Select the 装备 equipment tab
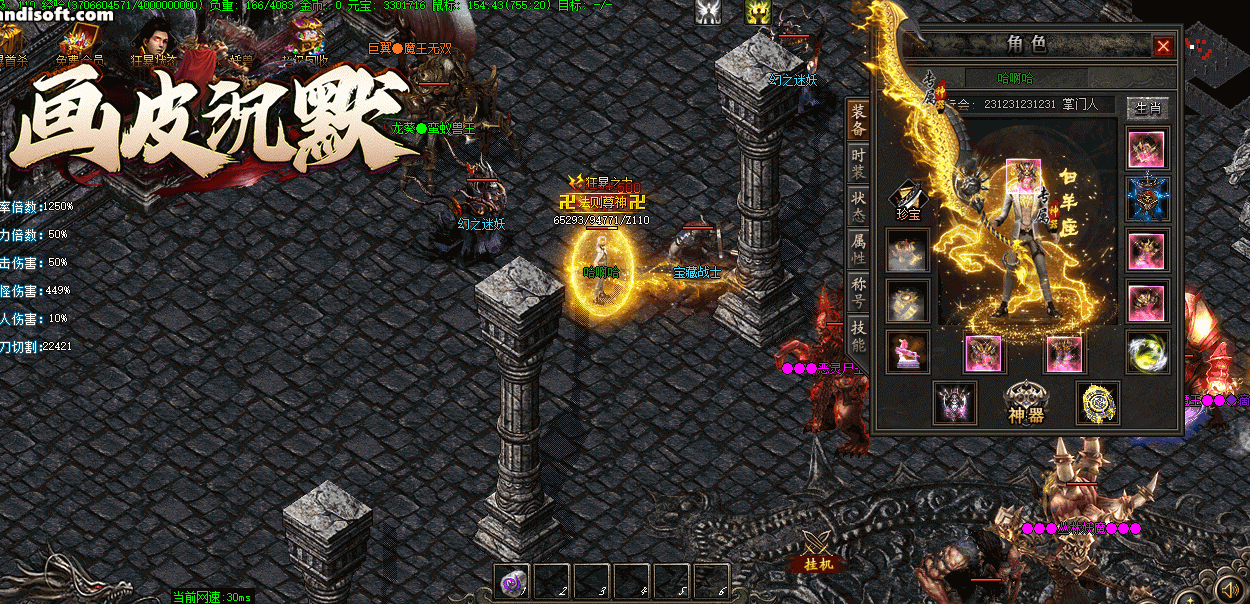Image resolution: width=1250 pixels, height=604 pixels. [x=858, y=120]
